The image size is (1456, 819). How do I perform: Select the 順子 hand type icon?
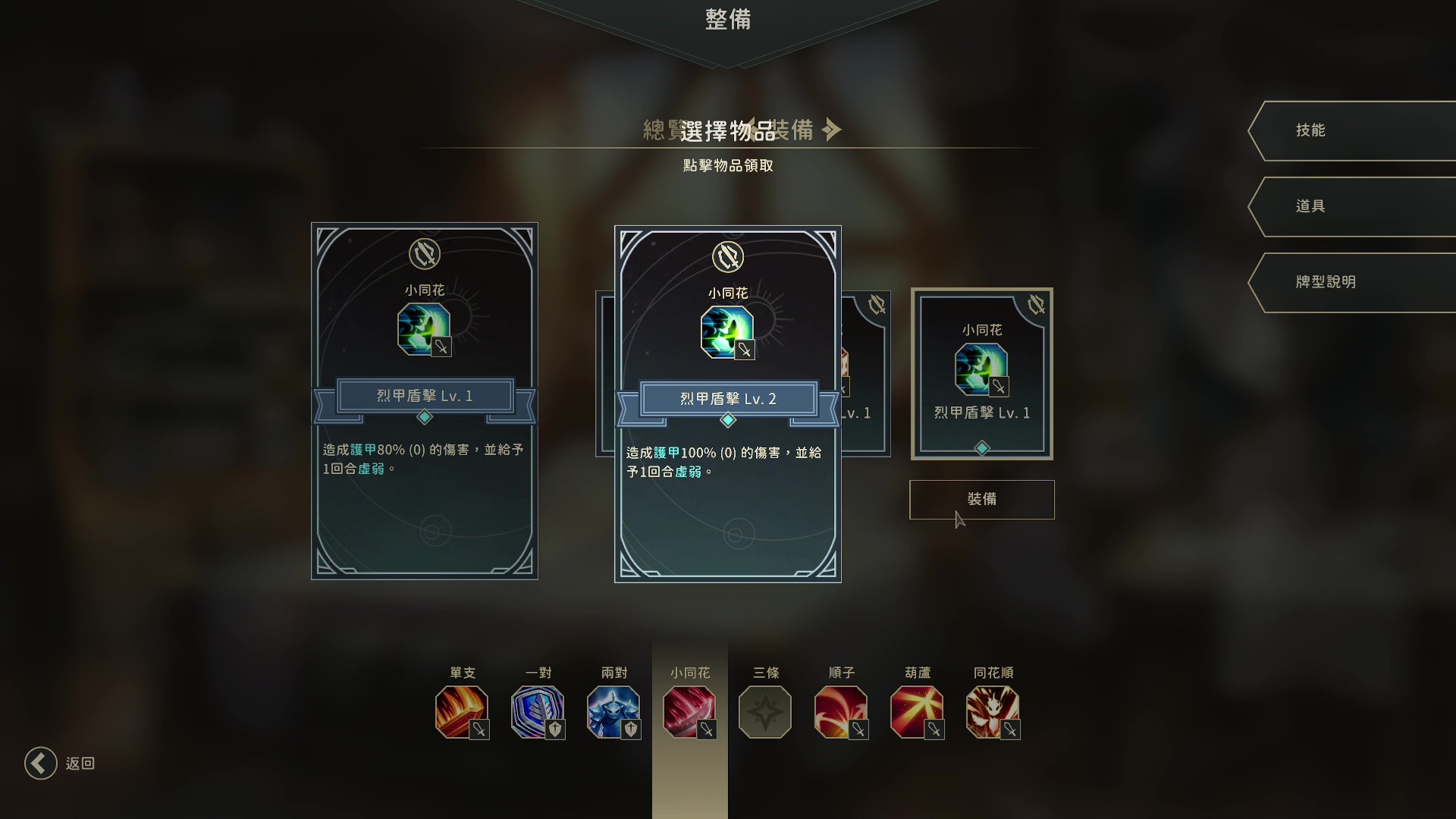(x=841, y=713)
